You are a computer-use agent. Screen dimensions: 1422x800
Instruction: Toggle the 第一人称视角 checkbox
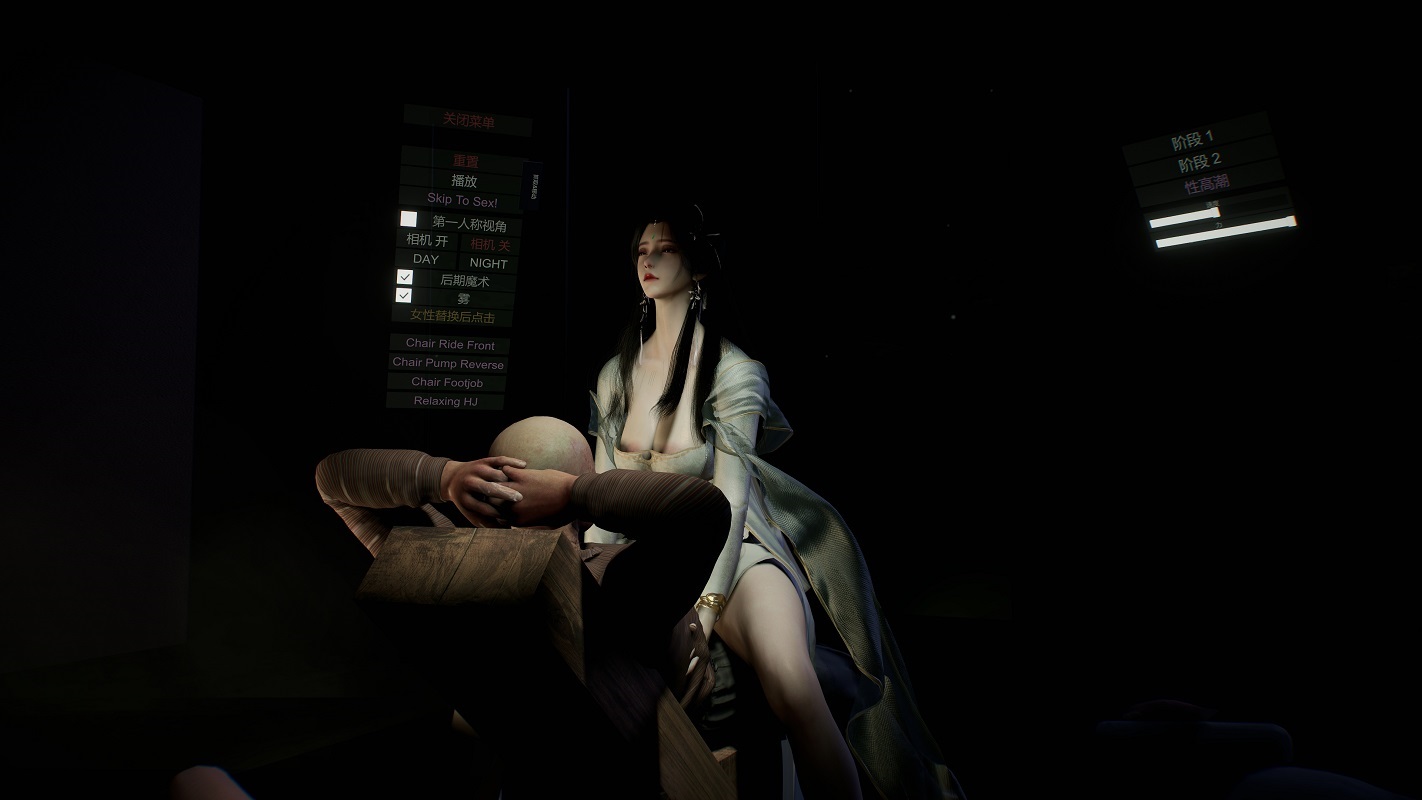tap(409, 219)
